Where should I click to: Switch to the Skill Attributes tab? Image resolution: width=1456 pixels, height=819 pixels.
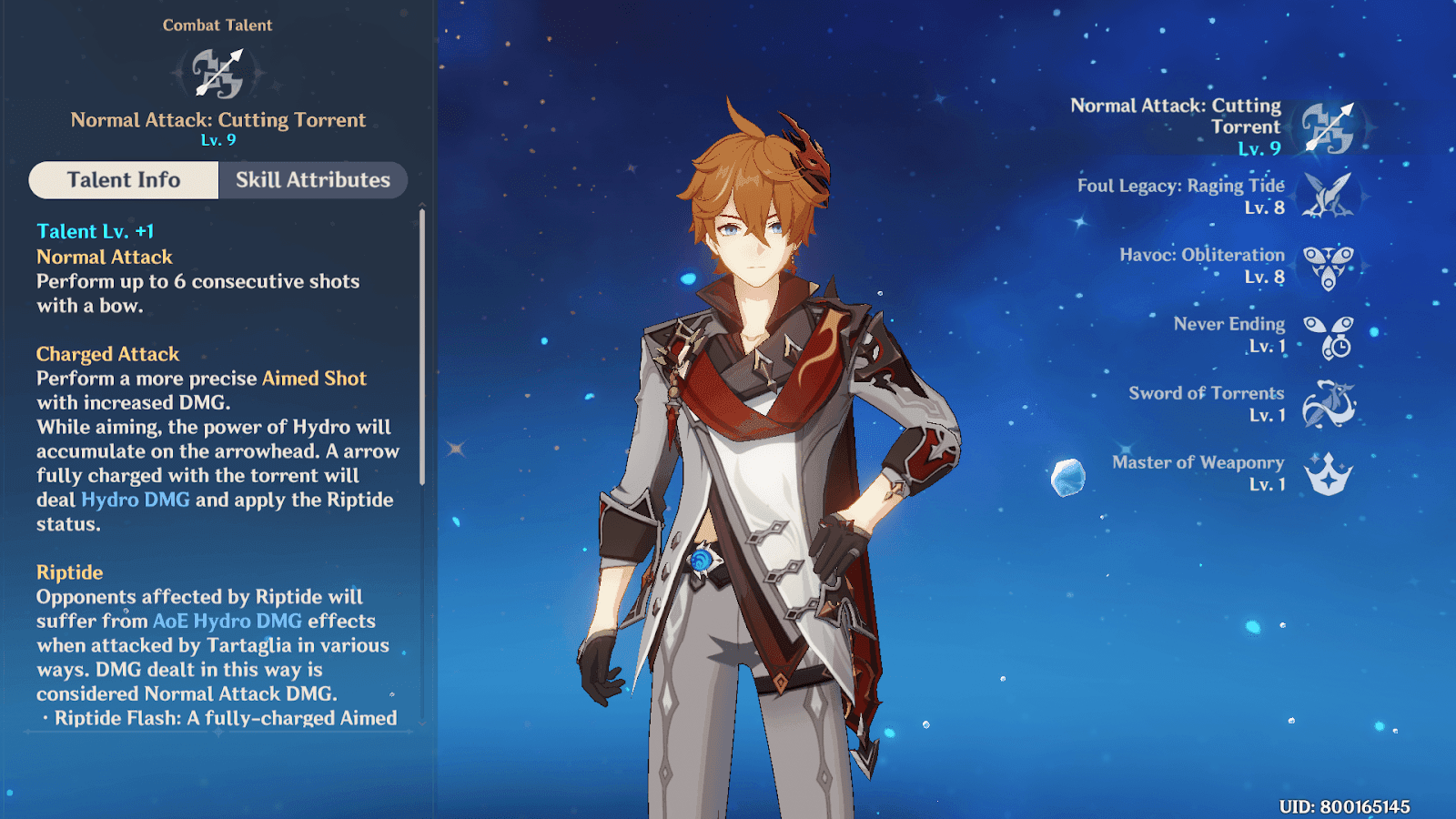tap(312, 180)
